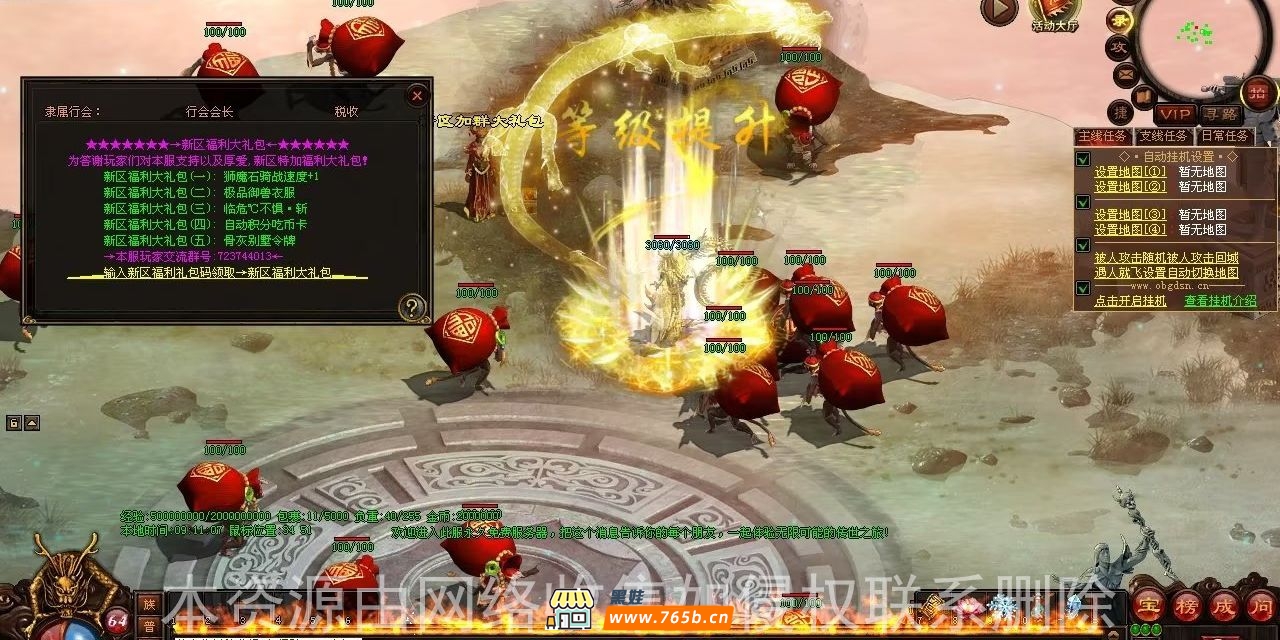Open the 宝 treasure button
The image size is (1280, 640).
click(1148, 604)
